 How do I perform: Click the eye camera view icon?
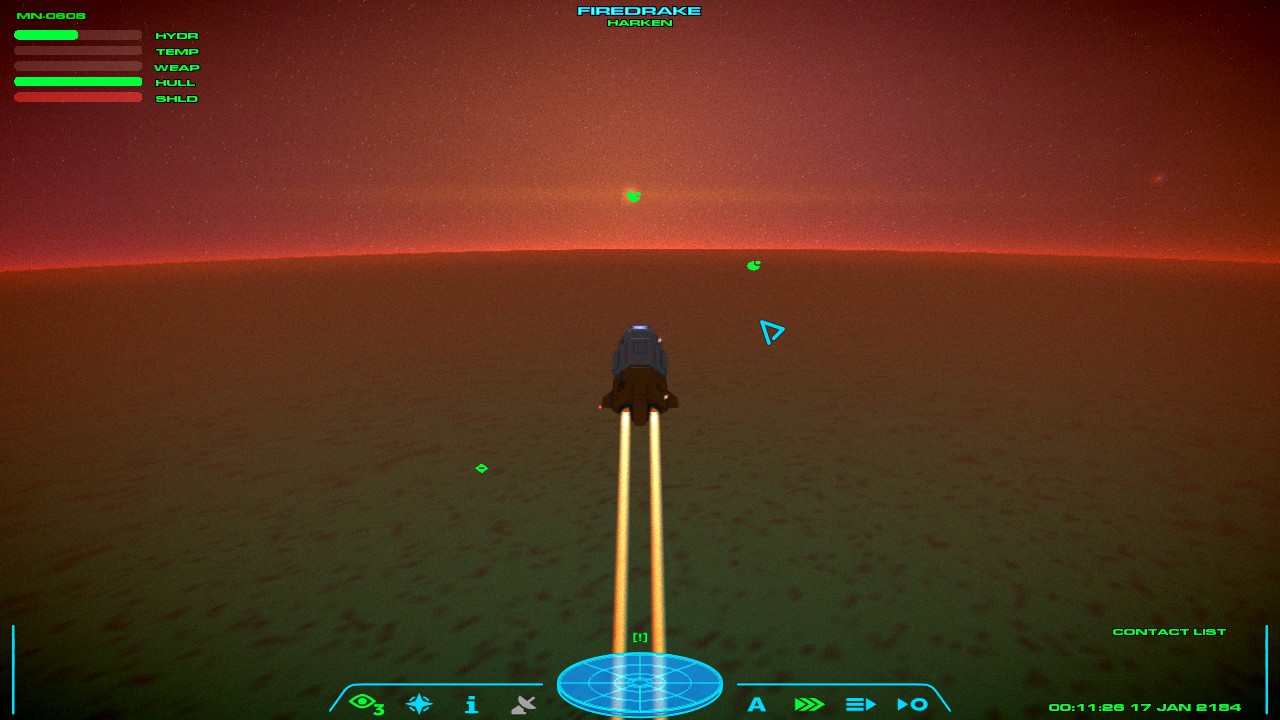[x=365, y=704]
